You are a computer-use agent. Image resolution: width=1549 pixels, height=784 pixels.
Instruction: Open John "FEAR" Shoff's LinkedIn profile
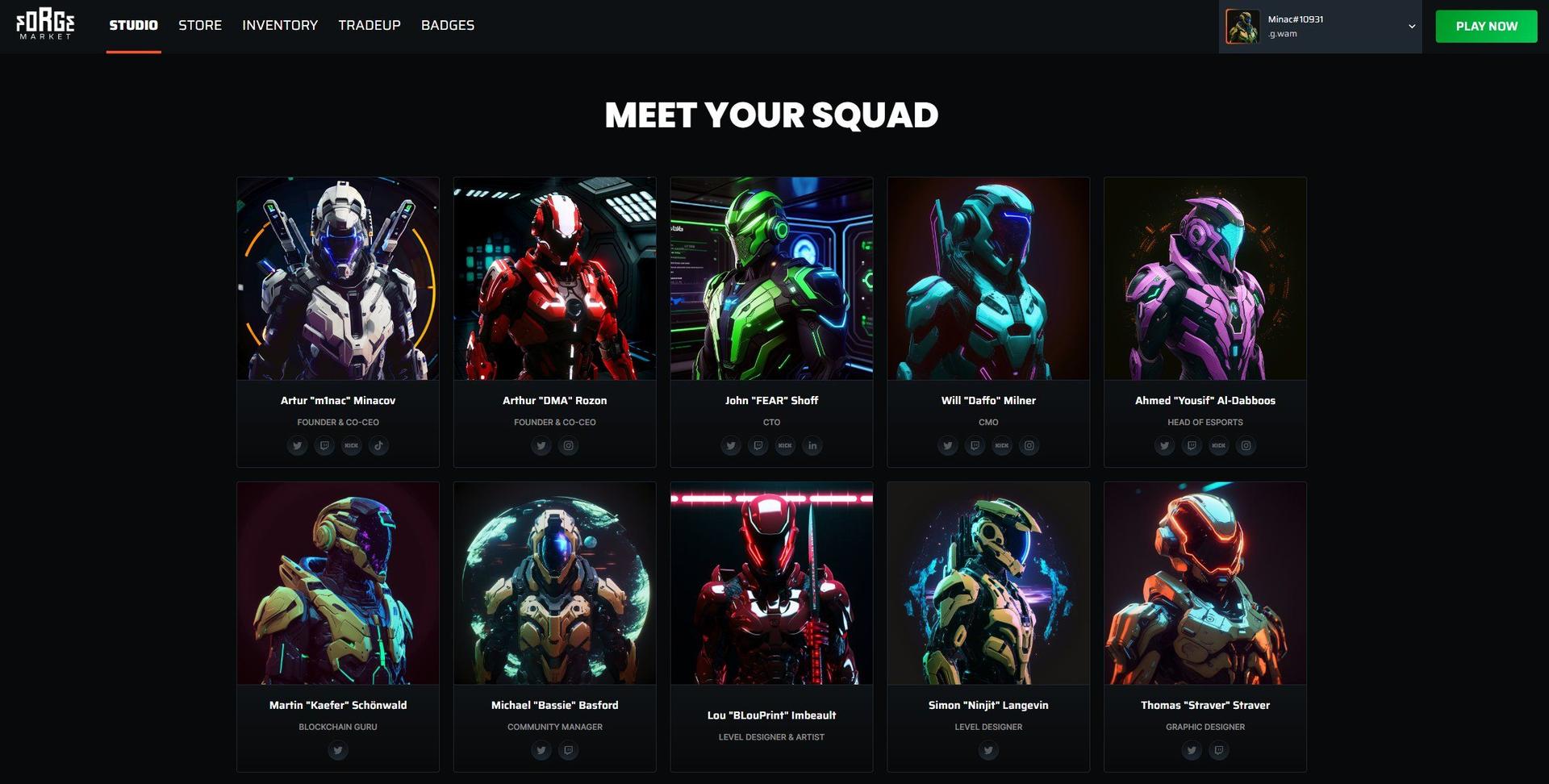pyautogui.click(x=812, y=445)
